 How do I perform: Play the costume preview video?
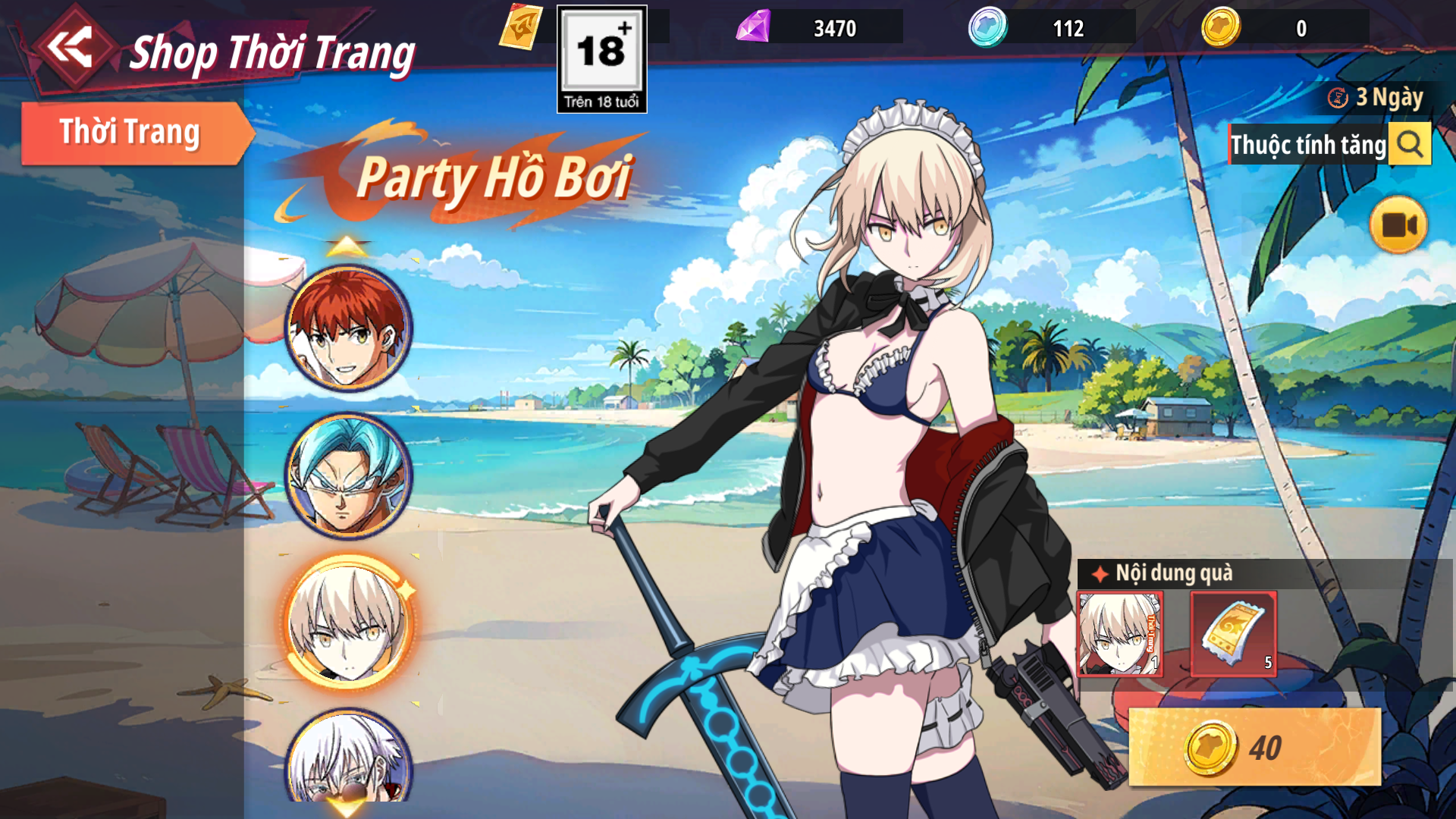1398,225
